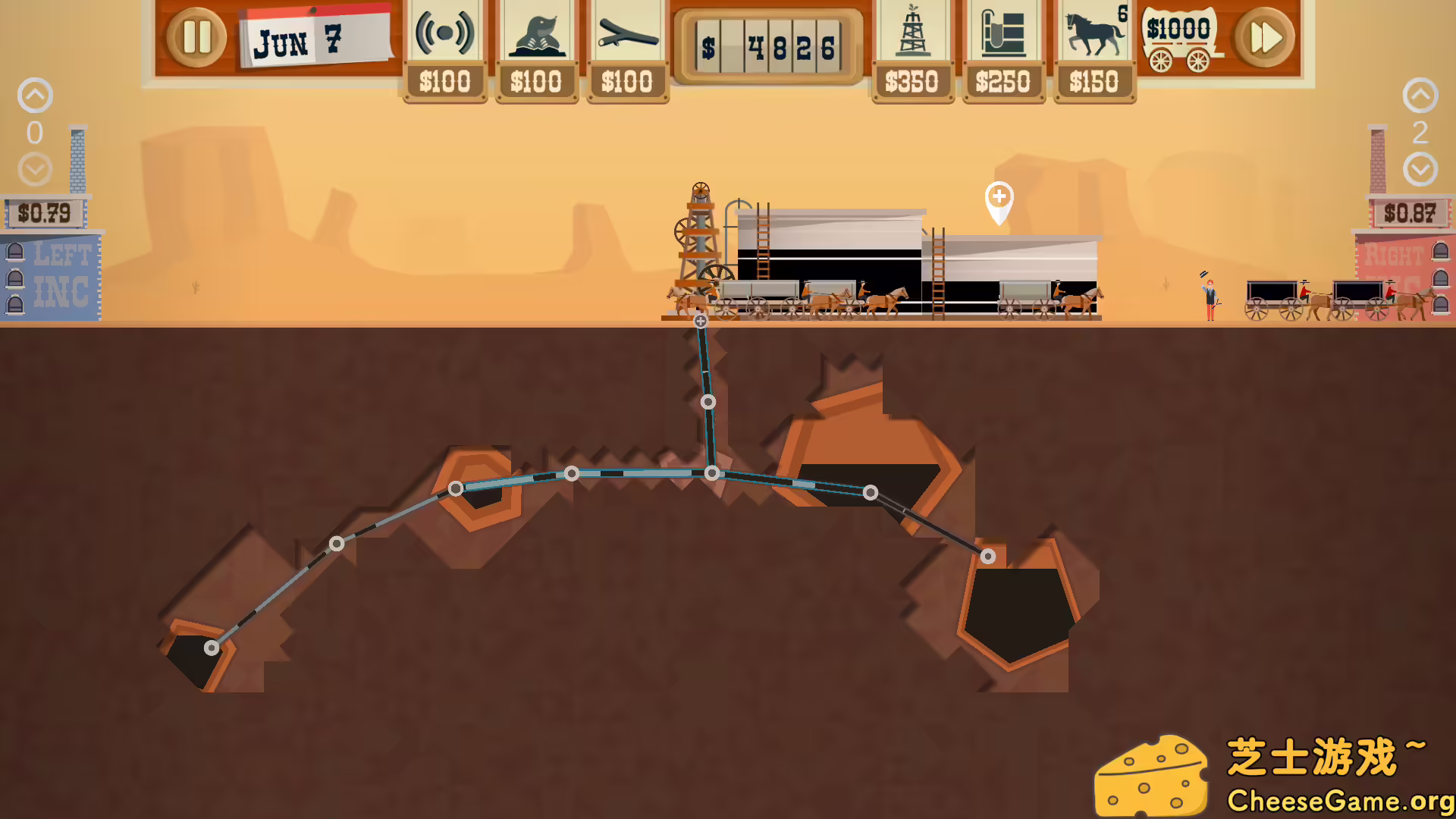
Task: Raise Left Inc wagon count
Action: [x=35, y=96]
